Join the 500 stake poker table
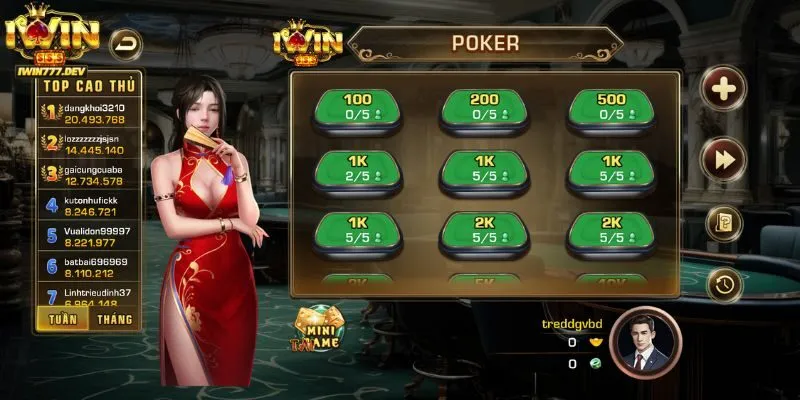Screen dimensions: 800x400 click(611, 107)
